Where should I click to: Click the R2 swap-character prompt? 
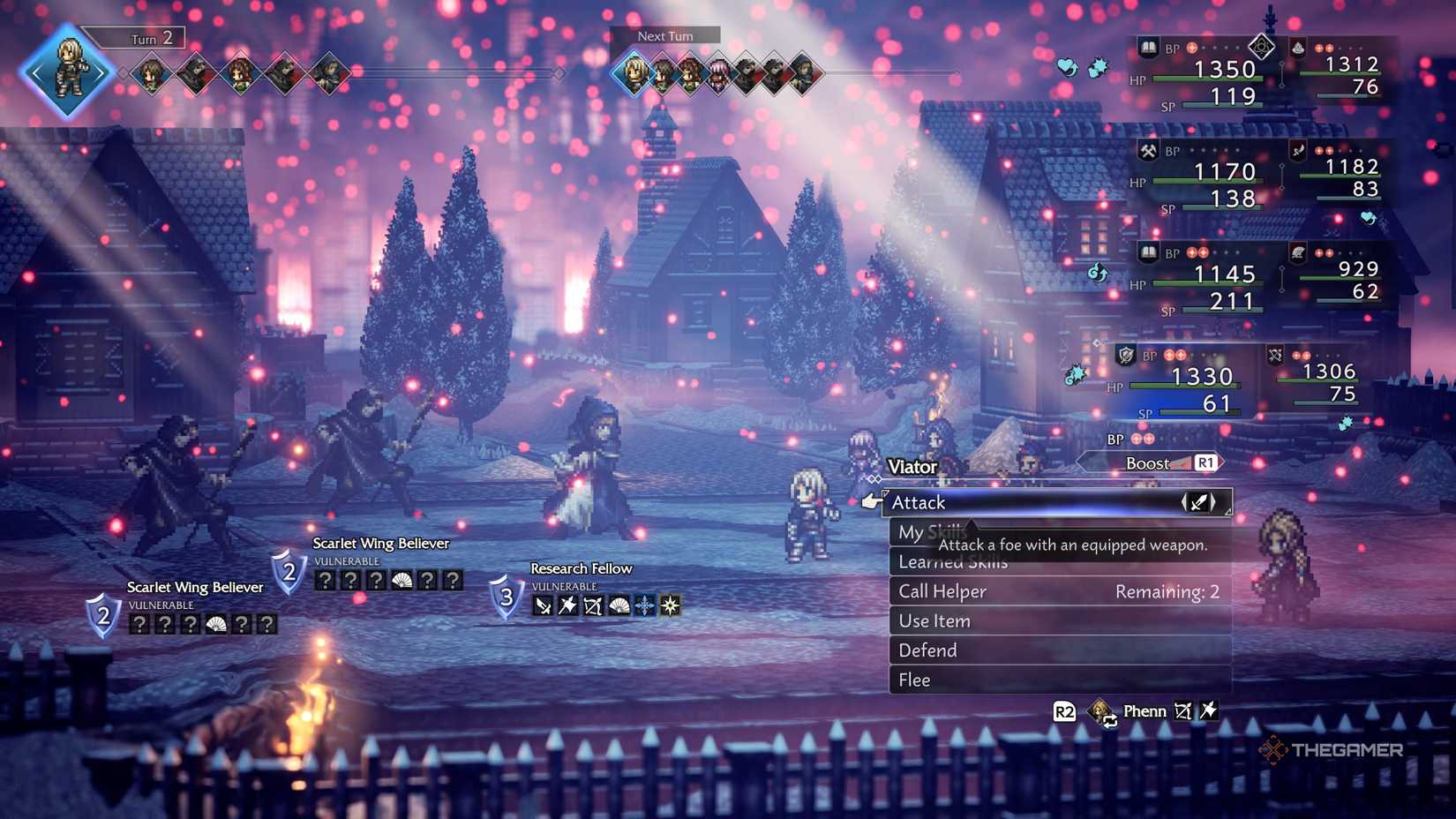(1064, 710)
